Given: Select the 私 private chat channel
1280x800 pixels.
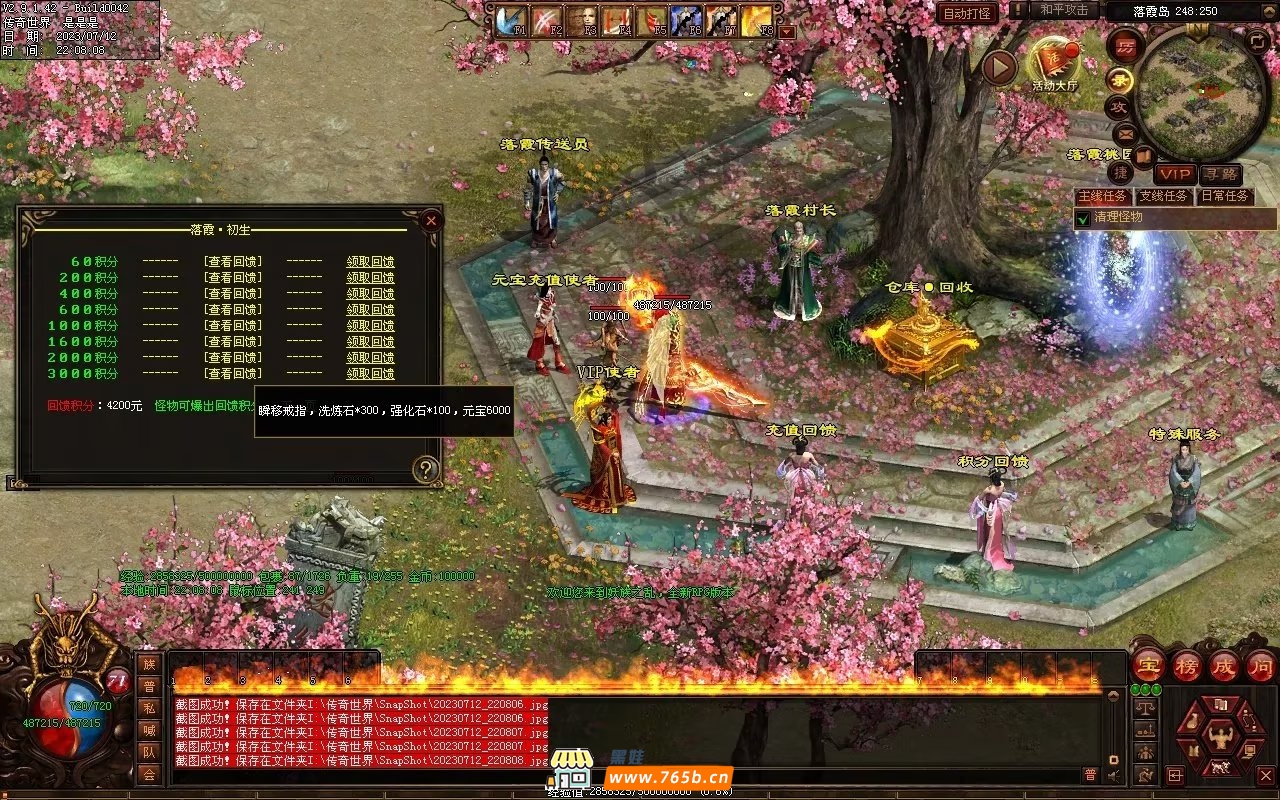Looking at the screenshot, I should pos(149,708).
